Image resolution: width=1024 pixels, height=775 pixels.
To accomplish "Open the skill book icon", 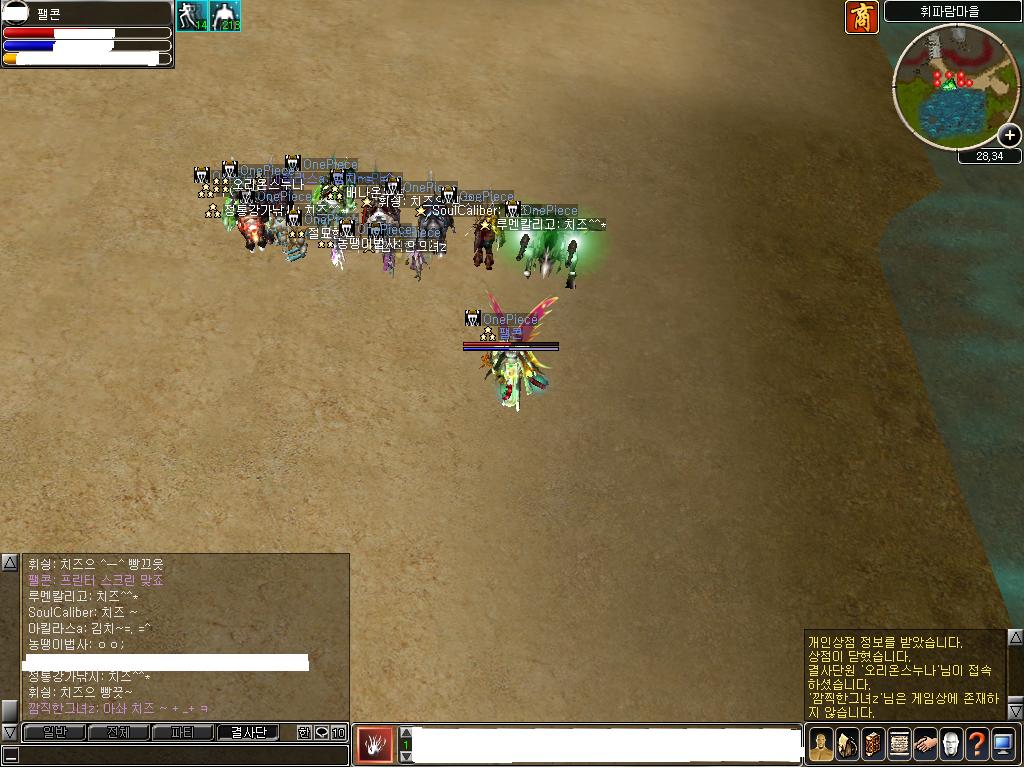I will click(873, 745).
